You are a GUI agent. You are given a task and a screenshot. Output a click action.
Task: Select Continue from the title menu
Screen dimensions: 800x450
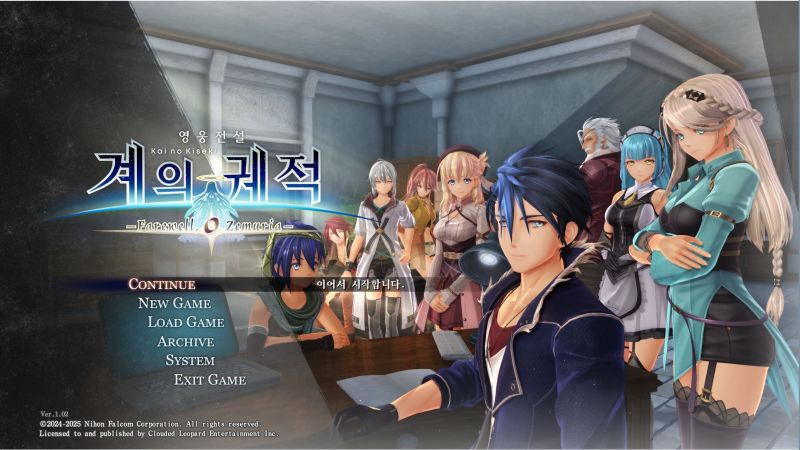point(161,284)
